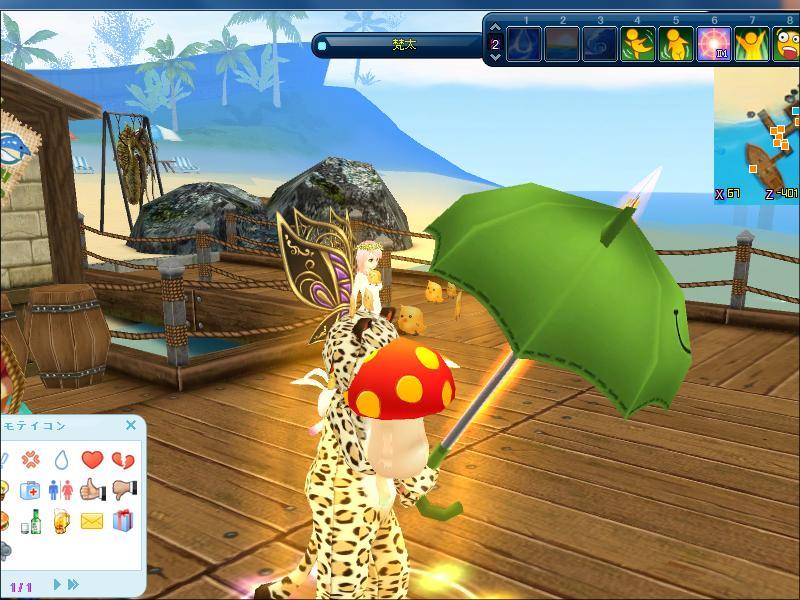Select the red heart emoticon
Screen dimensions: 800x600
point(92,460)
